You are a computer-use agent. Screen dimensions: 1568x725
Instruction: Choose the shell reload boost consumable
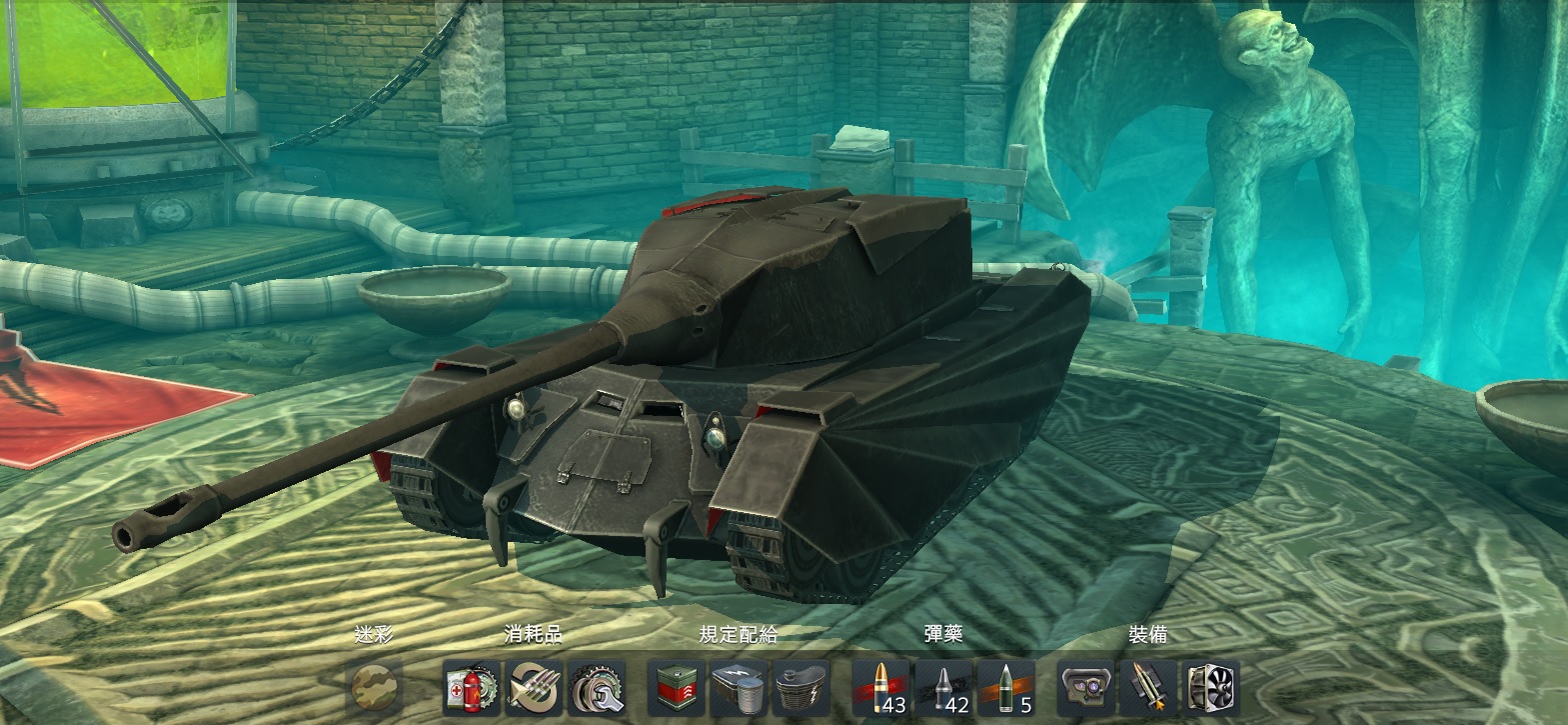coord(534,688)
